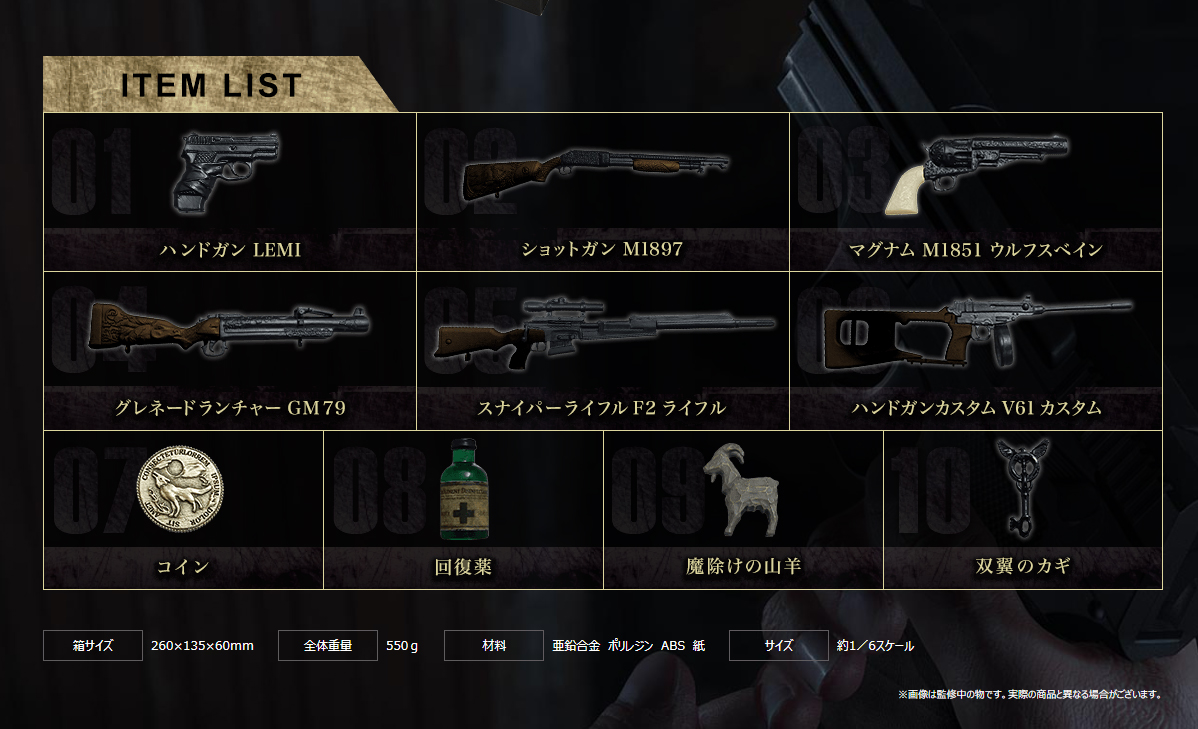The width and height of the screenshot is (1198, 729).
Task: Pick the goat of warding figurine
Action: point(743,509)
